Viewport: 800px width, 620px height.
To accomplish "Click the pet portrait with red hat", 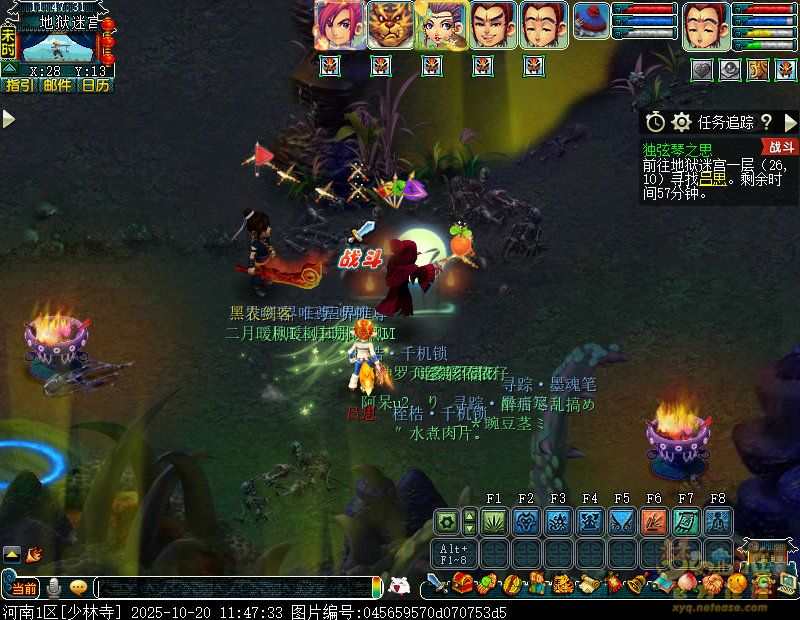I will pyautogui.click(x=592, y=25).
